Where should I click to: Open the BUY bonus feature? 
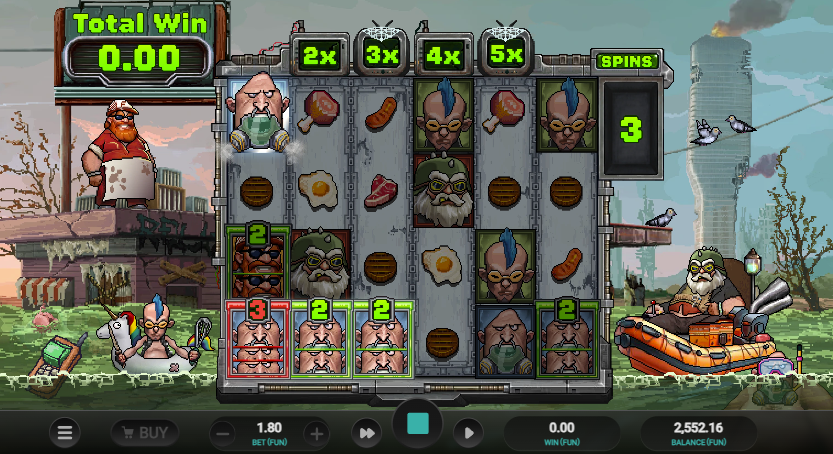(144, 433)
